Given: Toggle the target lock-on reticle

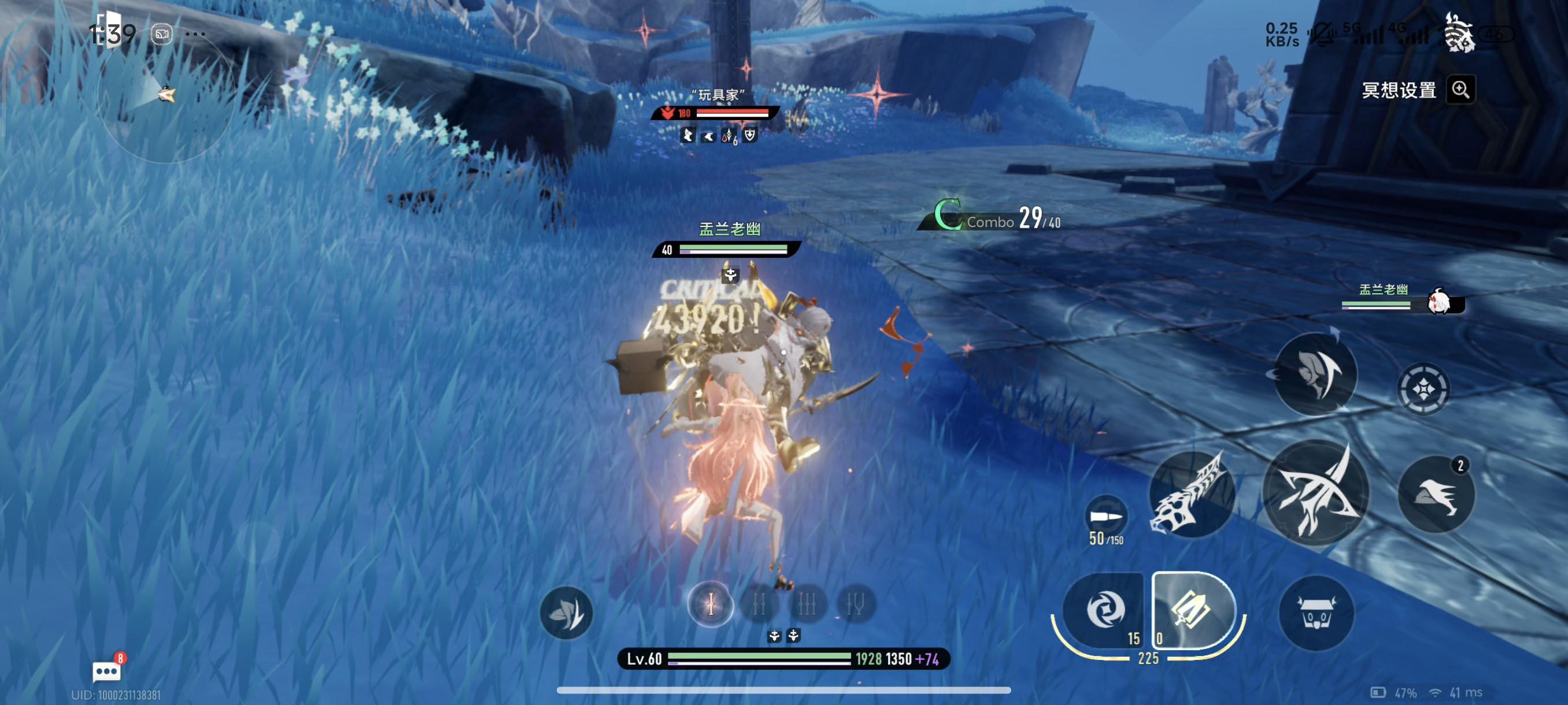Looking at the screenshot, I should (x=1423, y=389).
